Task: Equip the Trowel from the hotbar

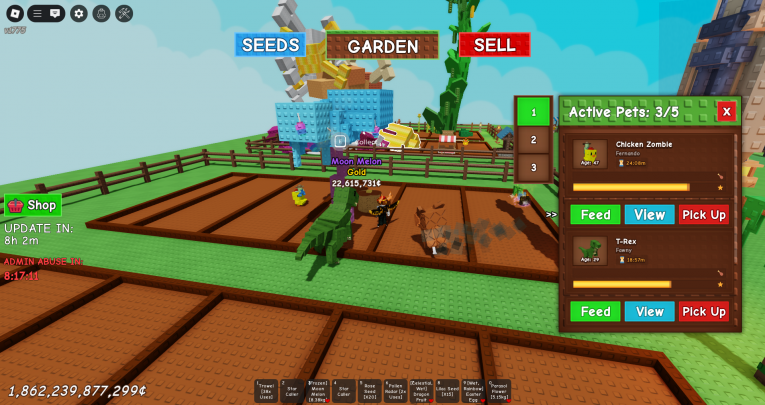Action: point(266,391)
